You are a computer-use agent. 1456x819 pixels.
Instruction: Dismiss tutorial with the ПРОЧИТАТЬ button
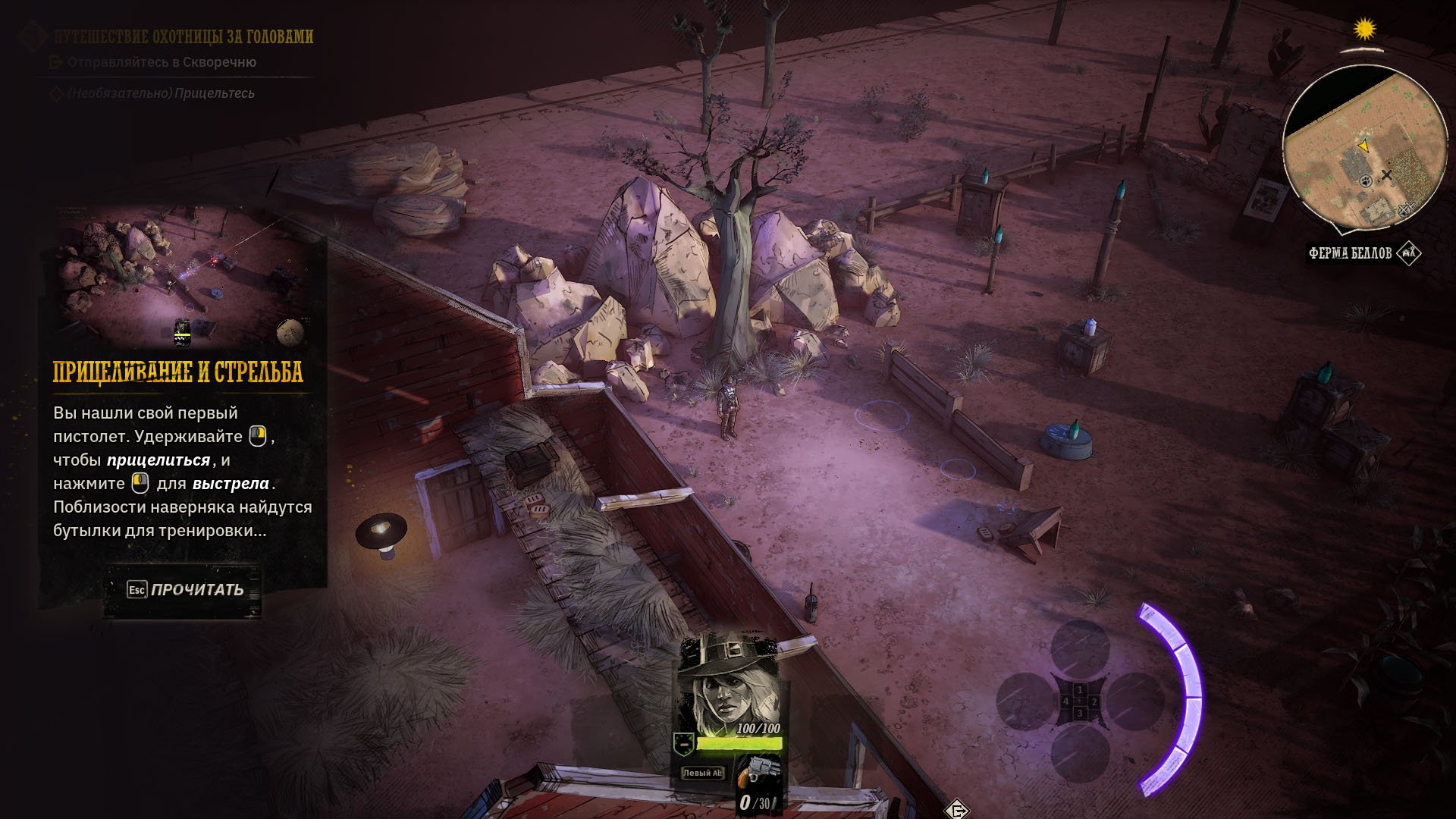pos(184,590)
